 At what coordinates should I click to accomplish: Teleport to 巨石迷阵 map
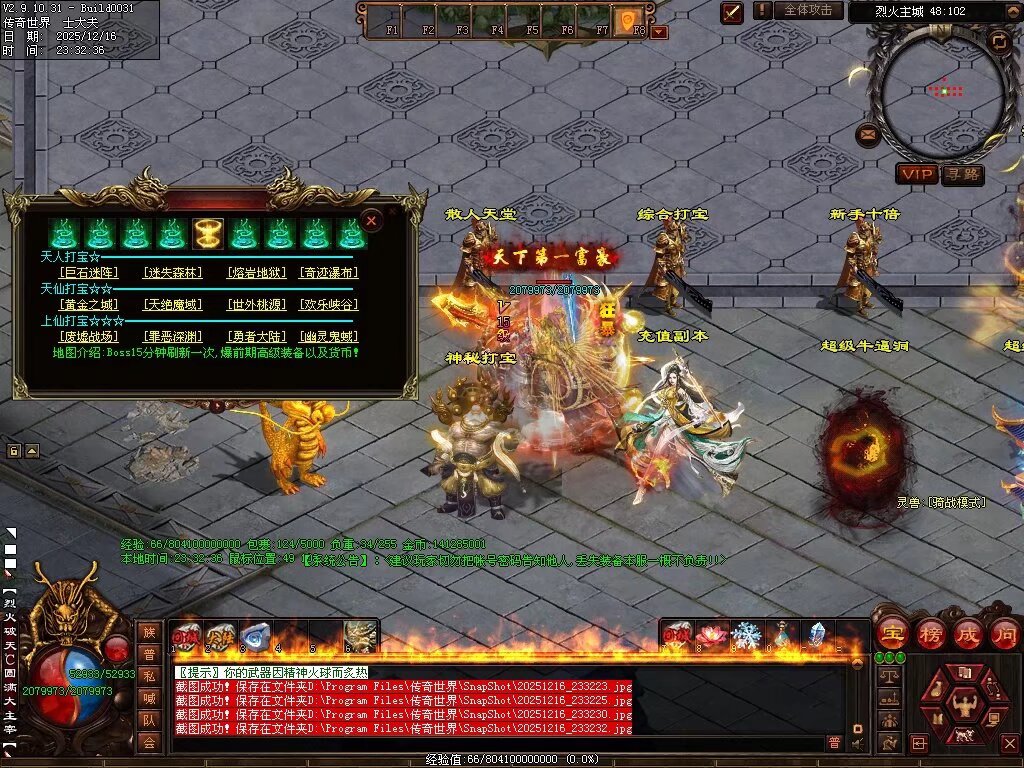(89, 272)
